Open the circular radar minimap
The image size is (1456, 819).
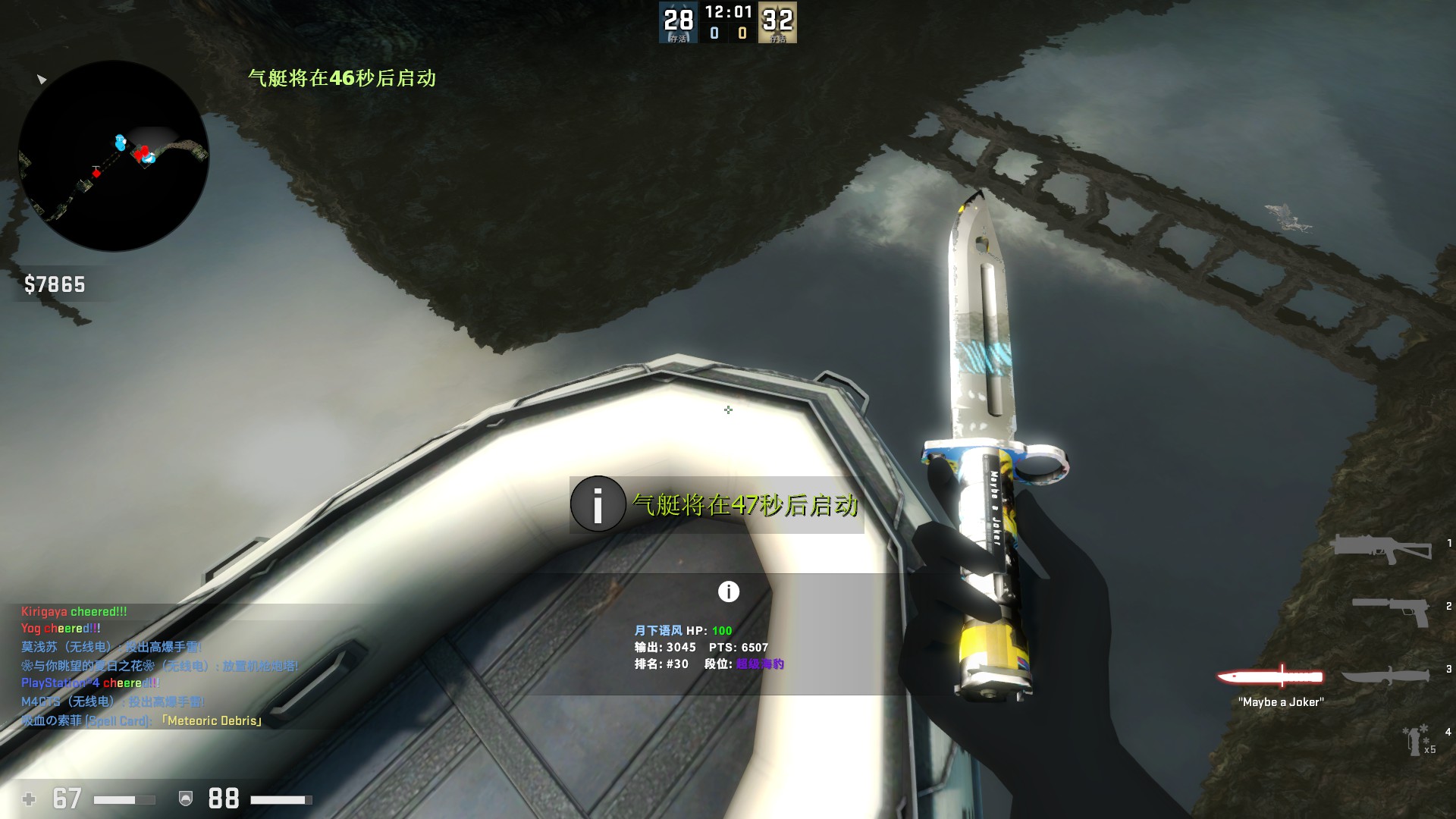[114, 155]
